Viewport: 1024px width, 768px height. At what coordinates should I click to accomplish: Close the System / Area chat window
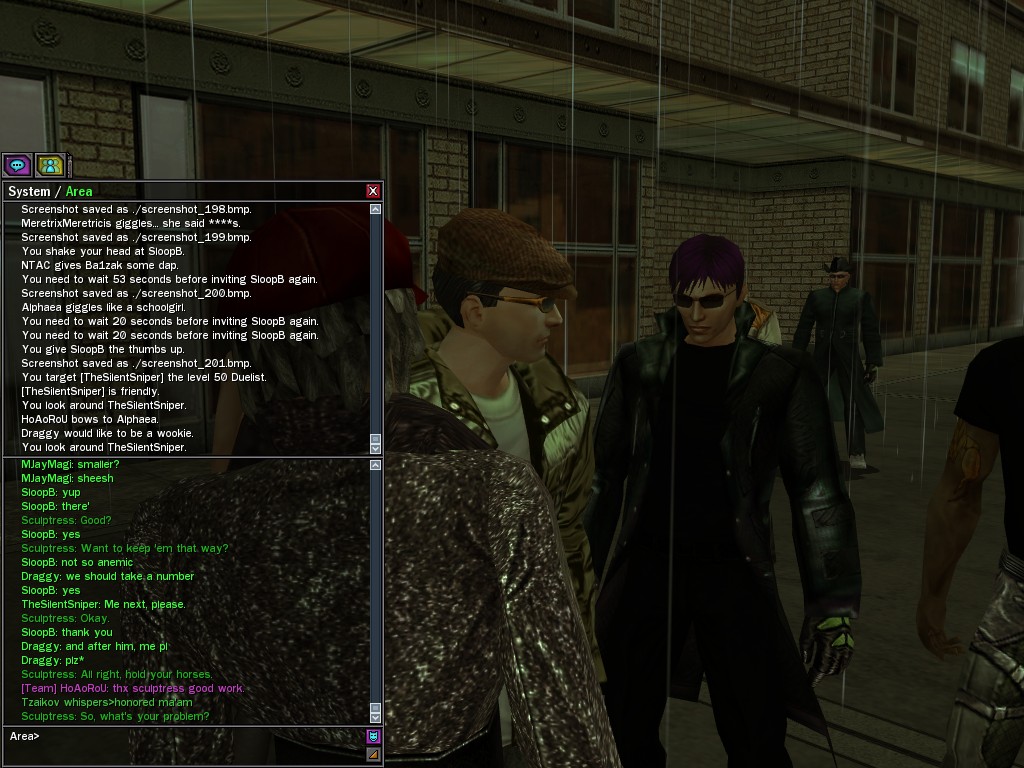[373, 191]
